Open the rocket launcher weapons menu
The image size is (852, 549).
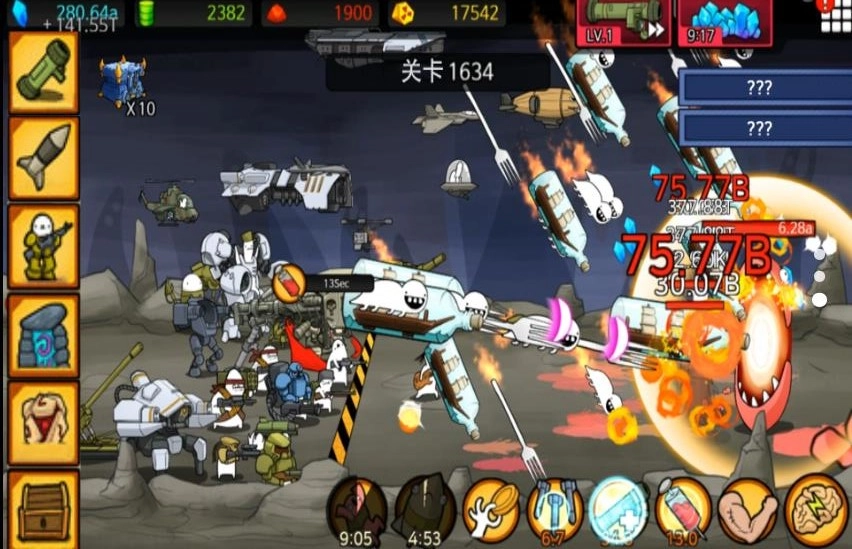pos(44,72)
